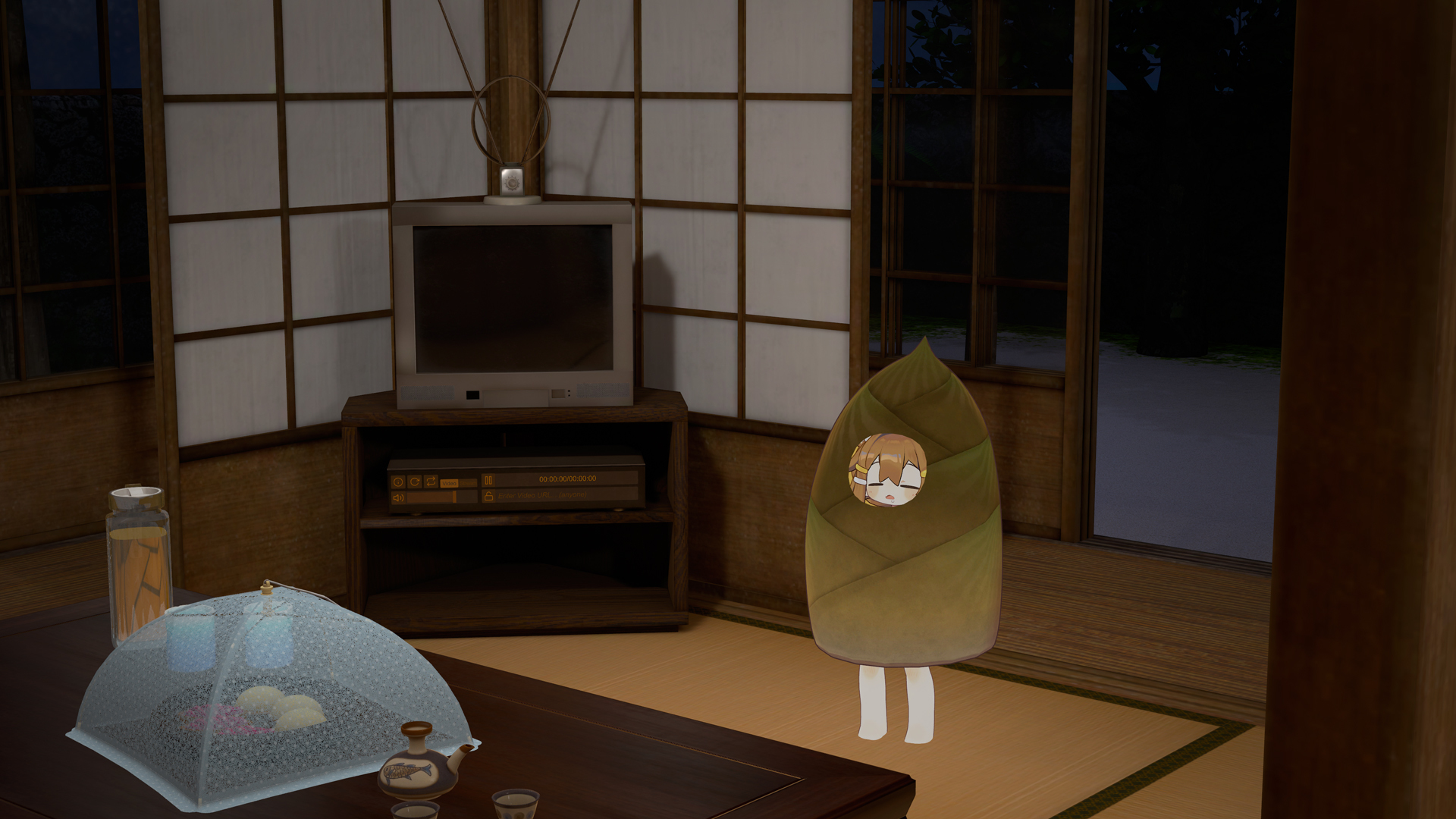This screenshot has width=1456, height=819.
Task: Unlock URL input via the padlock icon
Action: [x=490, y=495]
